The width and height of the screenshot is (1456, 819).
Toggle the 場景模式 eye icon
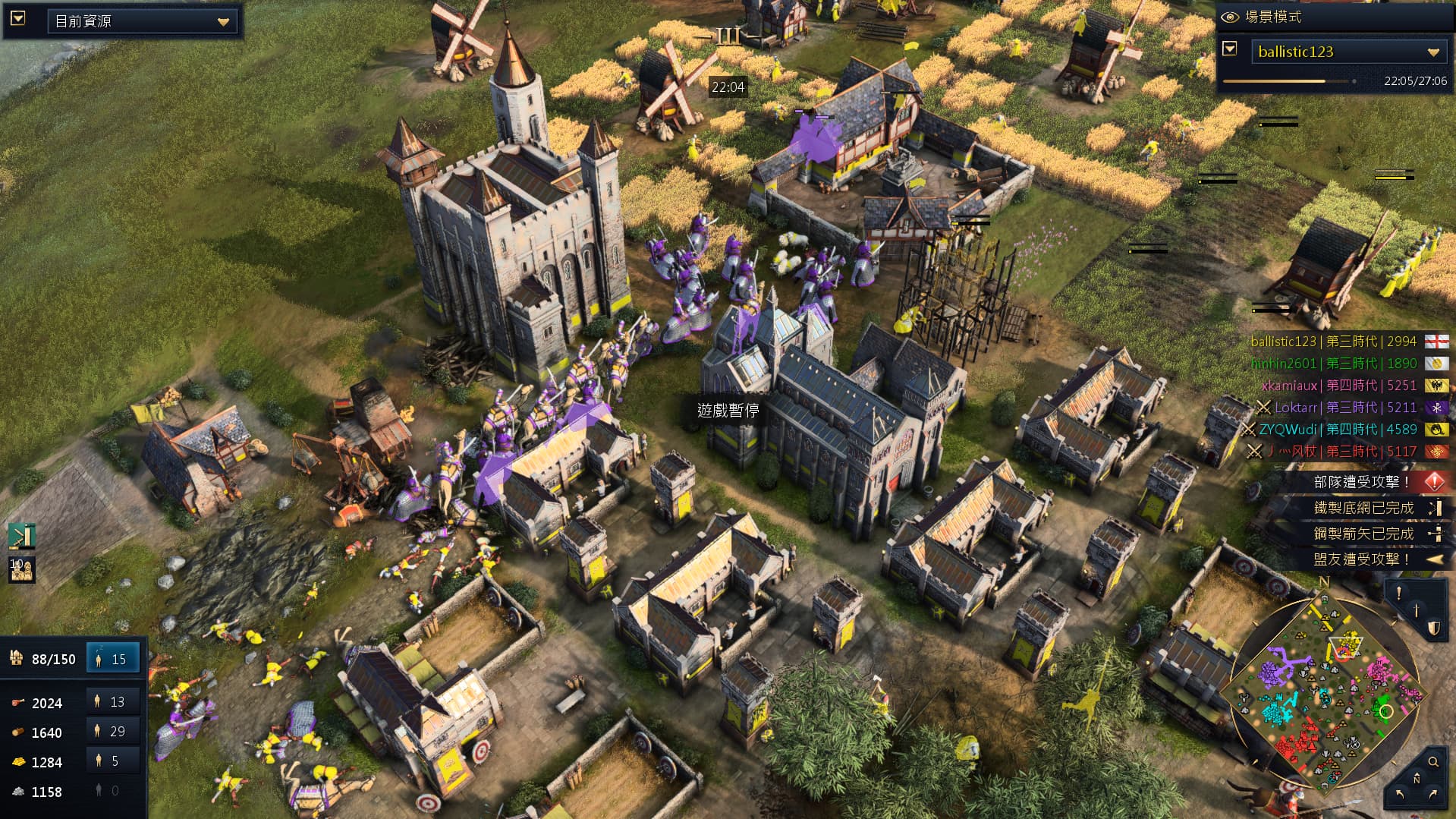(x=1230, y=17)
